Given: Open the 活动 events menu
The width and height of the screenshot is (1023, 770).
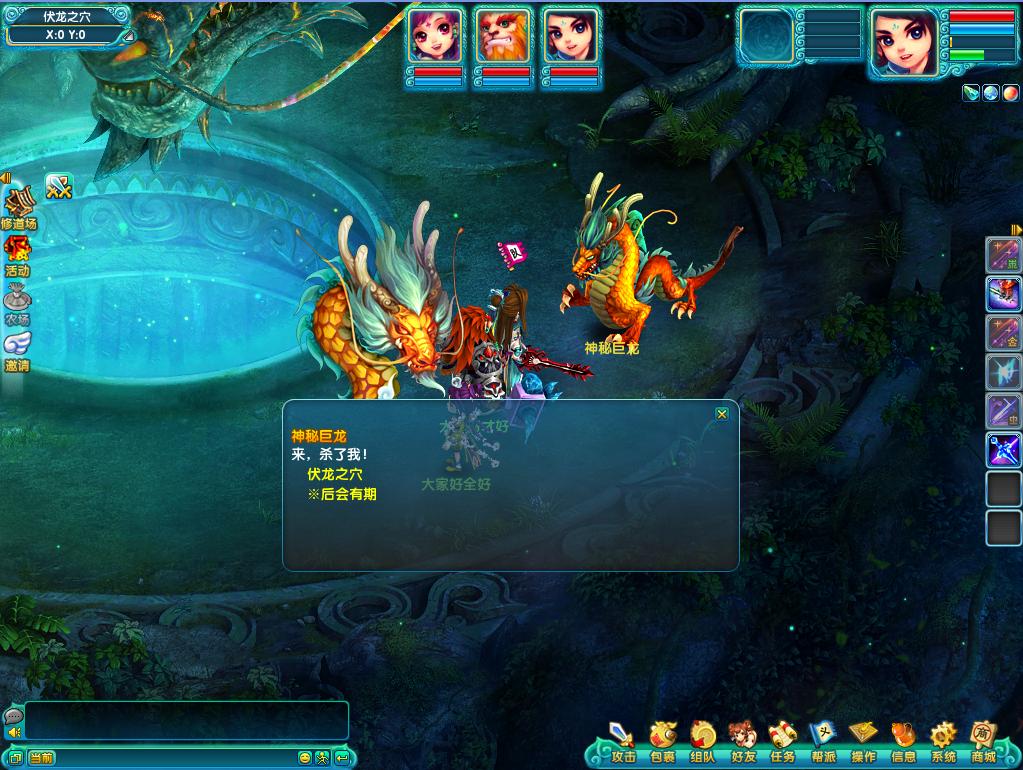Looking at the screenshot, I should coord(17,256).
